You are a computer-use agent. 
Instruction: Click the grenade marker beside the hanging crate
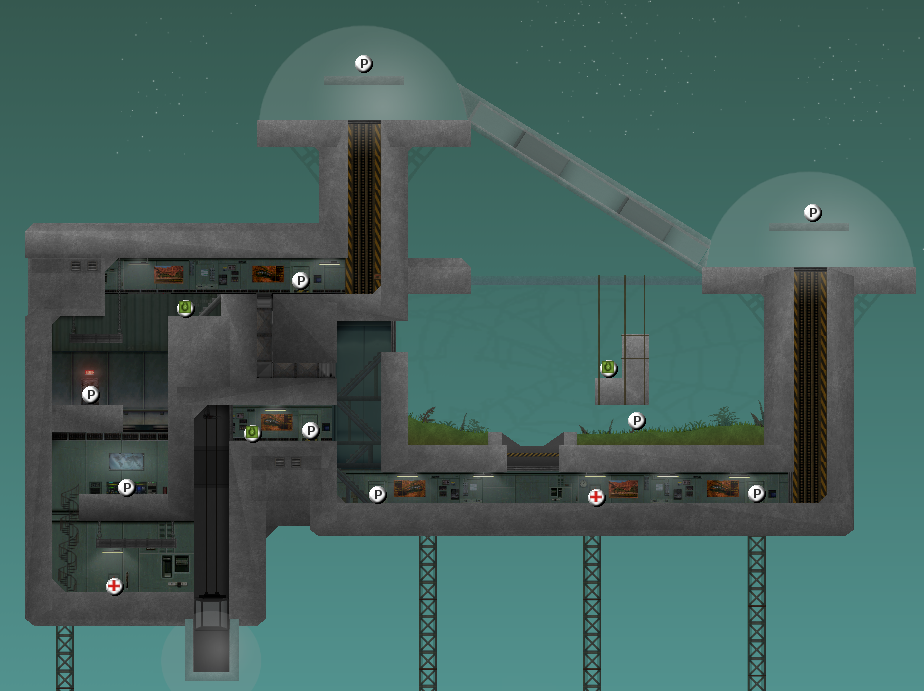(608, 368)
